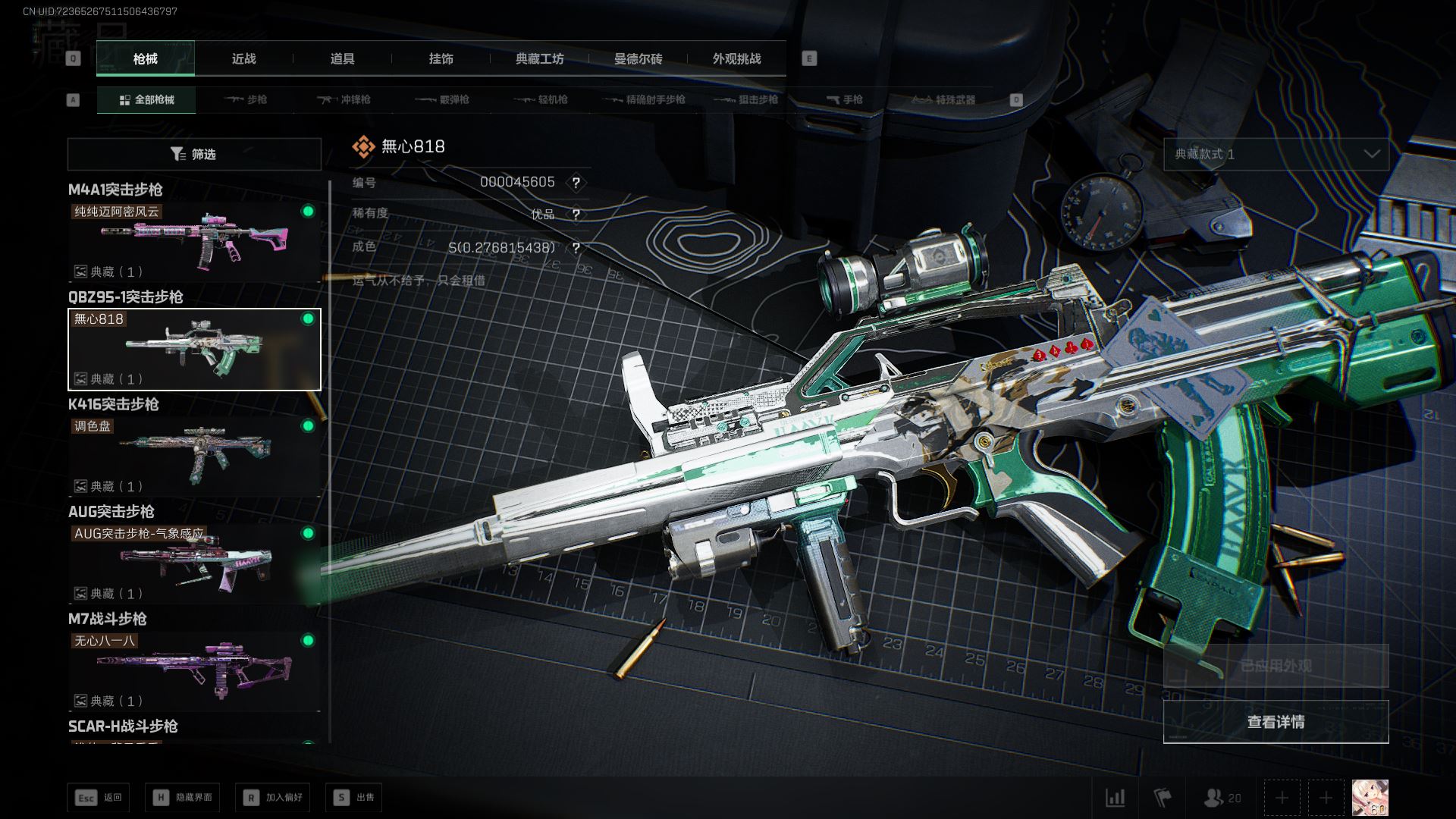Viewport: 1456px width, 819px height.
Task: Open the 曼德尔砖 tab
Action: 638,59
